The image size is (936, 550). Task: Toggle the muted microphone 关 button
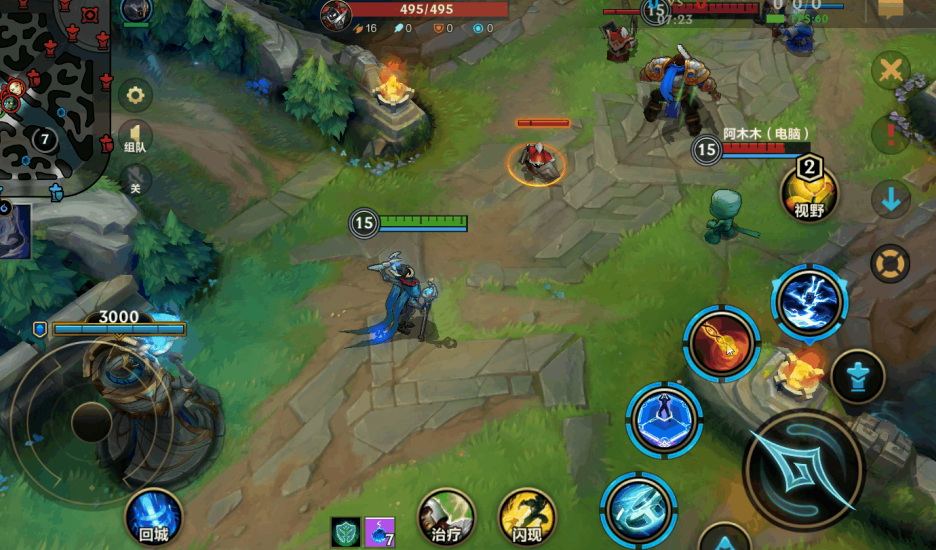tap(135, 183)
